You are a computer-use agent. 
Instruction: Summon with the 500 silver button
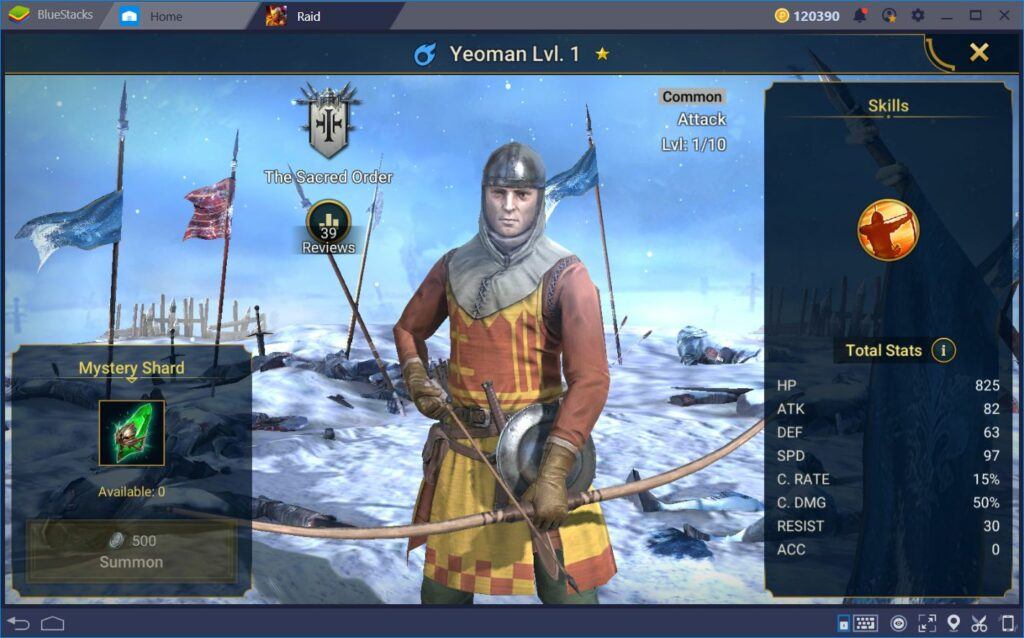(131, 551)
